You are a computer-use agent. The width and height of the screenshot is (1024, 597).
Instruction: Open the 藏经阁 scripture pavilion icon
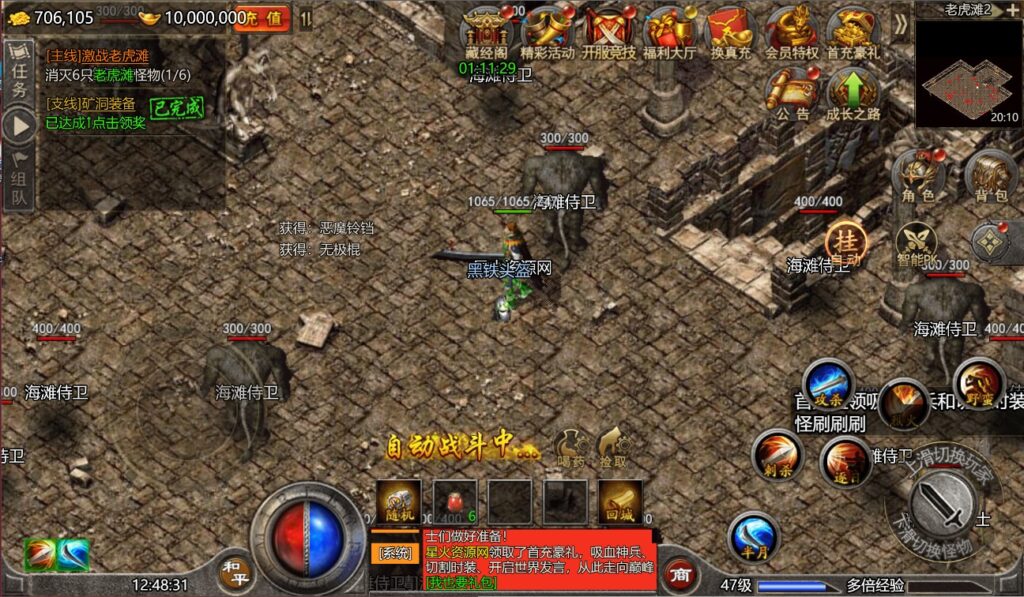[487, 32]
